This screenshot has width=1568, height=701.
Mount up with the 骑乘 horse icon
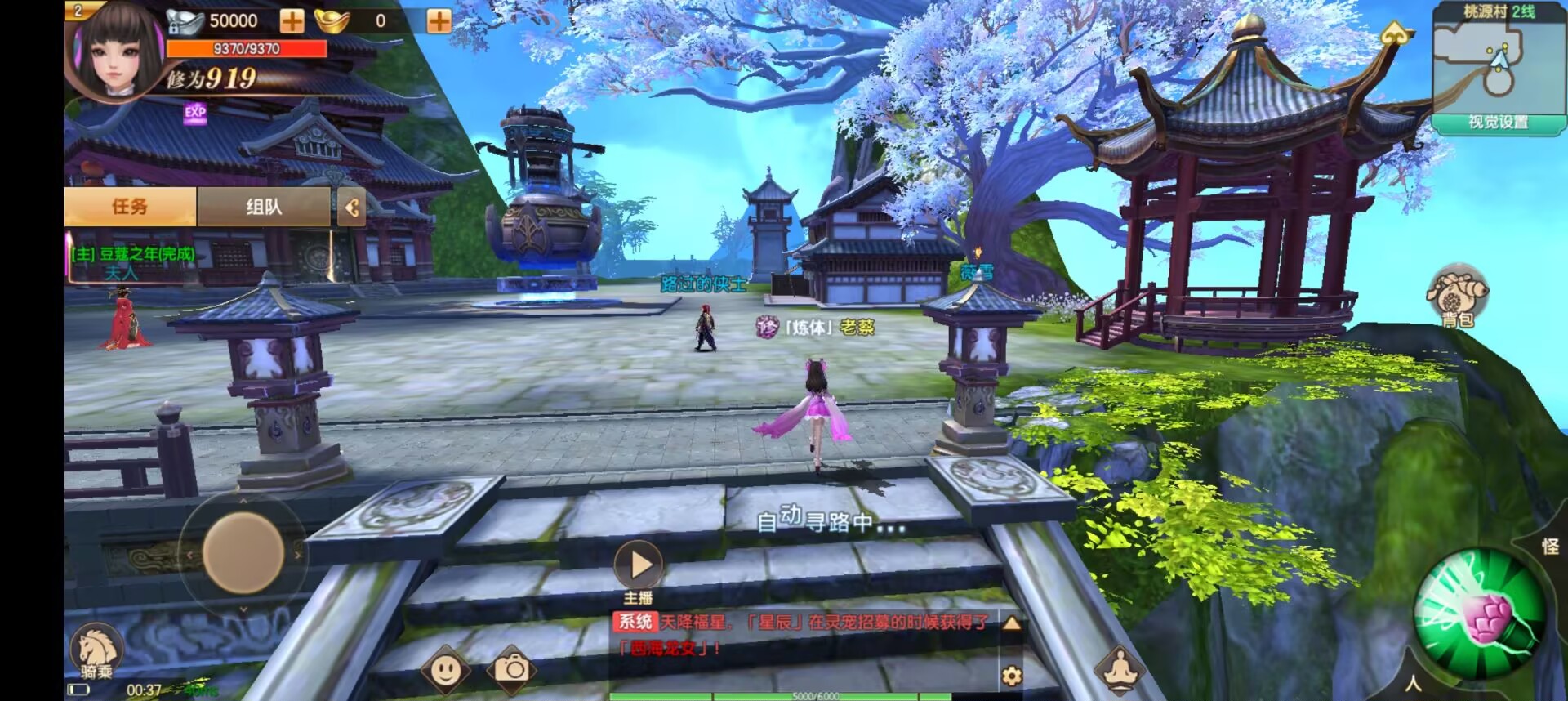coord(96,653)
